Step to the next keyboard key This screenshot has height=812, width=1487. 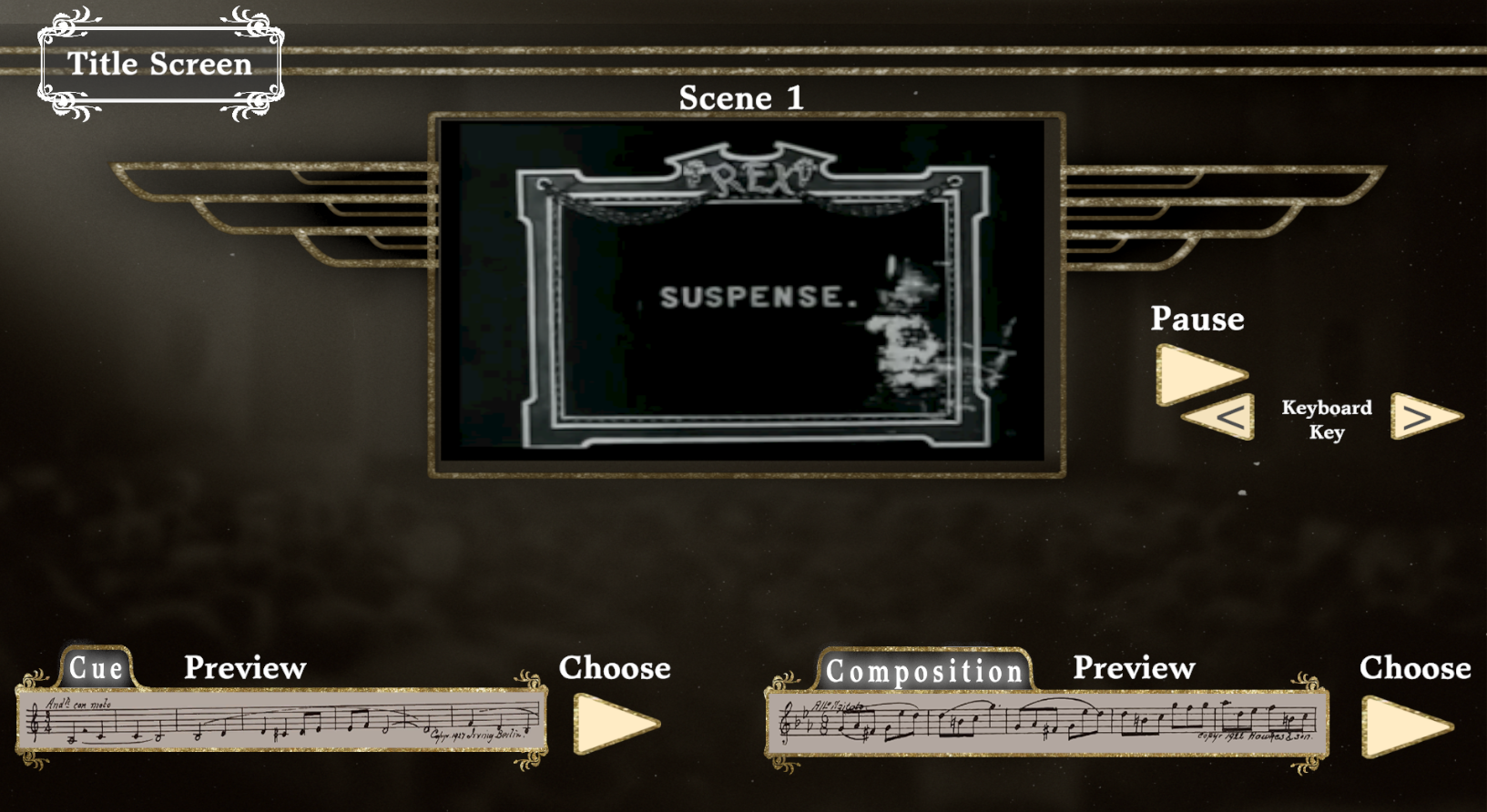1422,417
